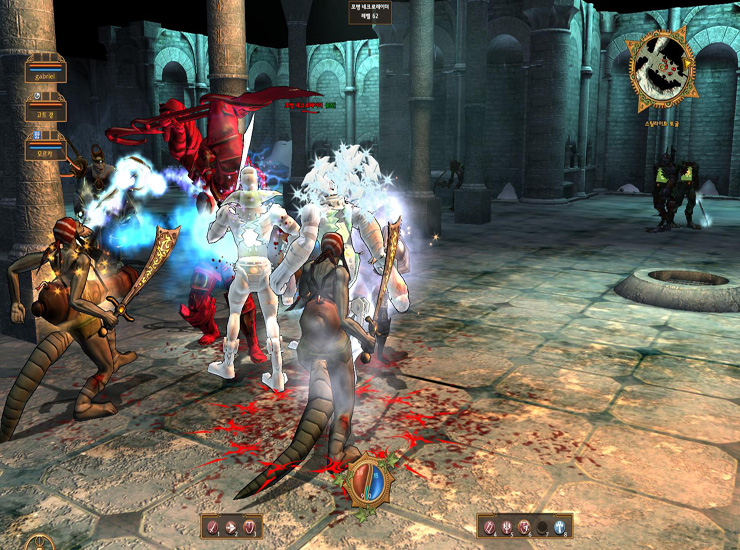Select gabriel's party frame
740x550 pixels.
46,72
